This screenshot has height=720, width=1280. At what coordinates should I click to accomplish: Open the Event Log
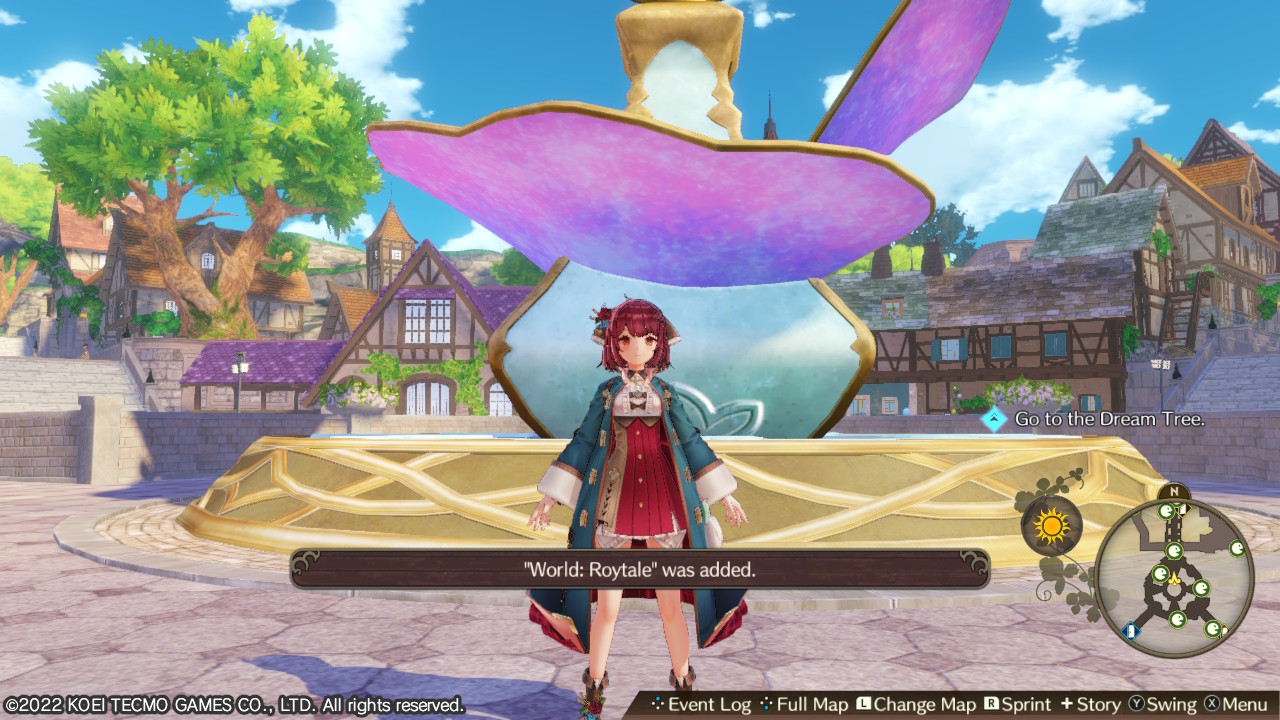(700, 705)
